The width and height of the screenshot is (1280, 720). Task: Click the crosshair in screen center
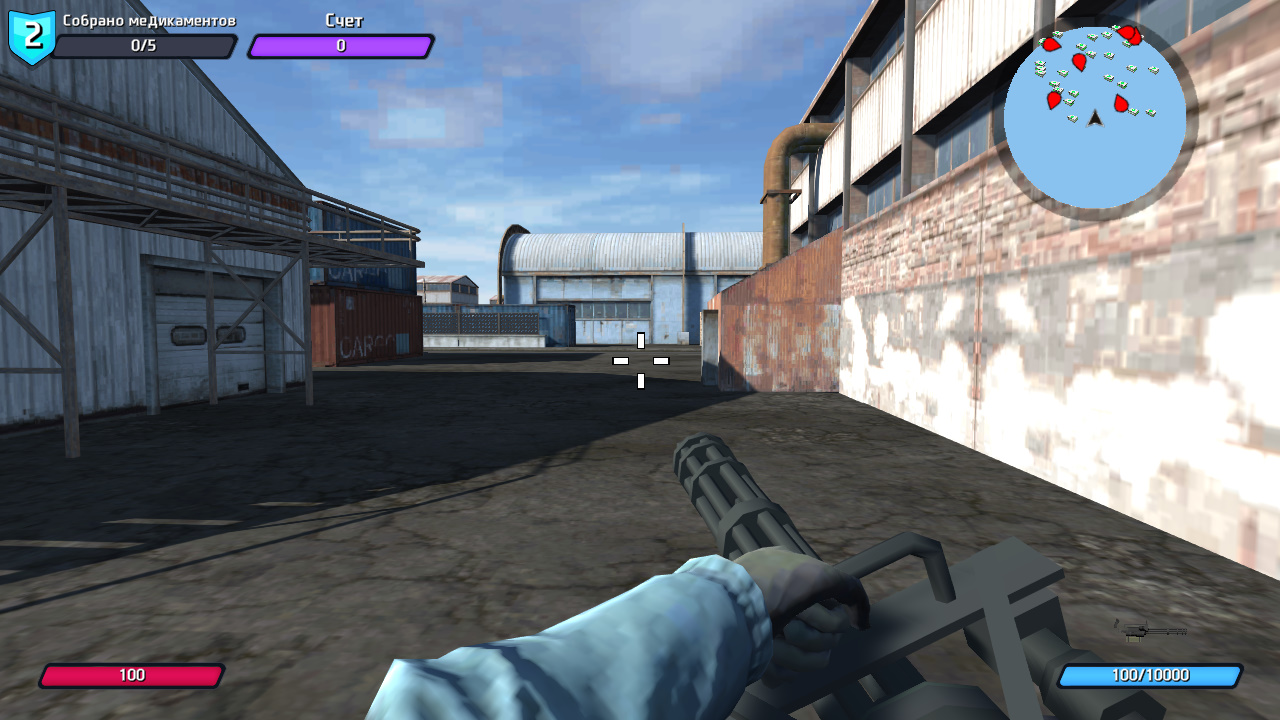[x=640, y=358]
